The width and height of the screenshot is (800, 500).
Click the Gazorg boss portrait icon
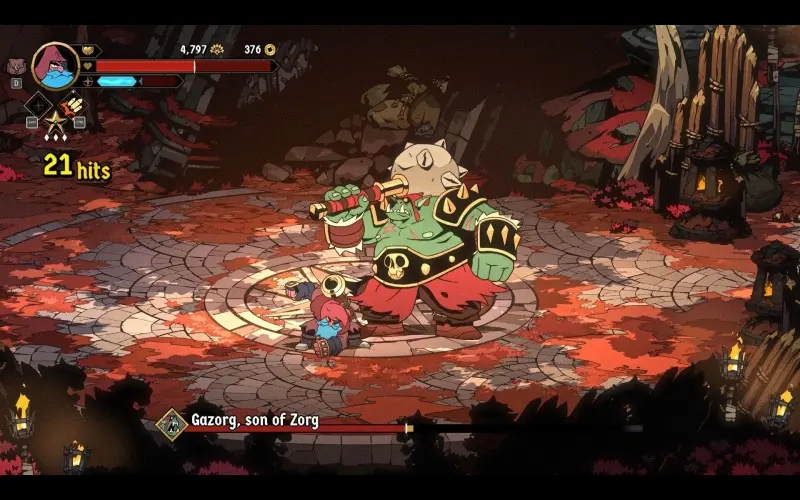[171, 424]
